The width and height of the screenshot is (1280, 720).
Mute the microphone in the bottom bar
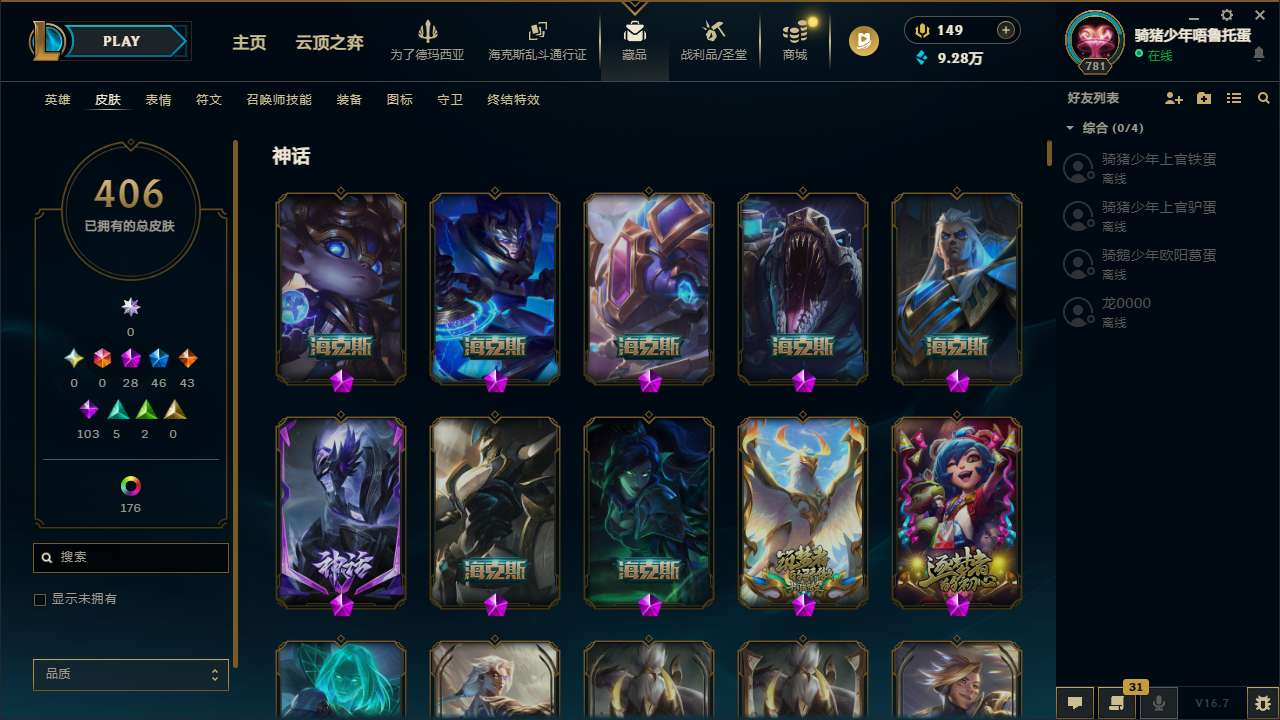pyautogui.click(x=1159, y=703)
